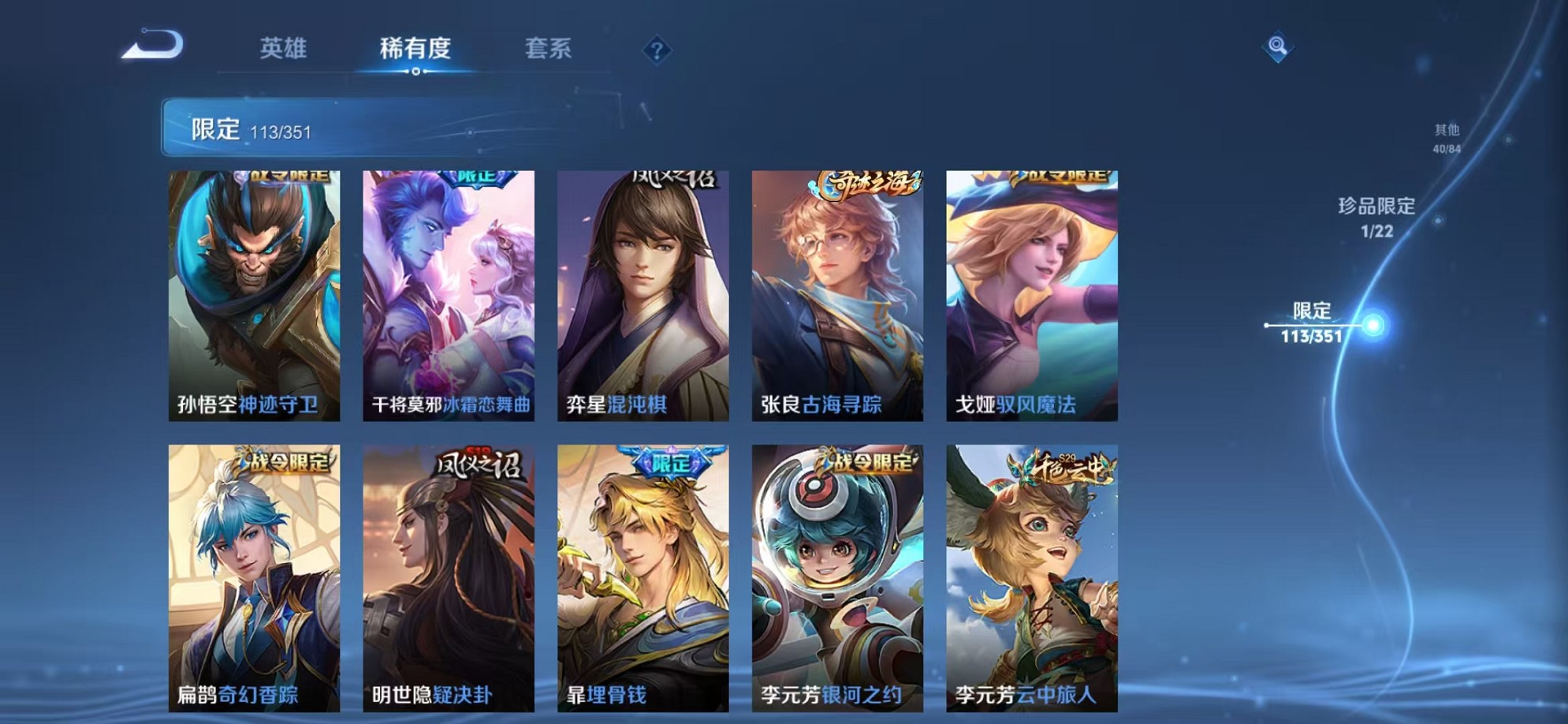Switch to the 英雄 tab
Viewport: 1568px width, 724px height.
(285, 49)
